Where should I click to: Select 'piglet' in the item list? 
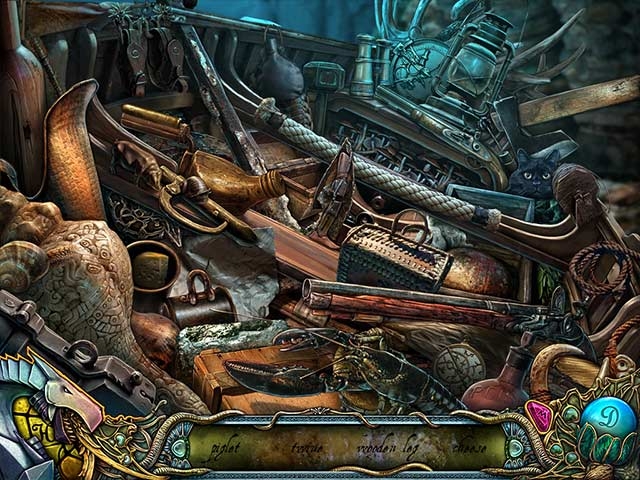click(x=228, y=447)
